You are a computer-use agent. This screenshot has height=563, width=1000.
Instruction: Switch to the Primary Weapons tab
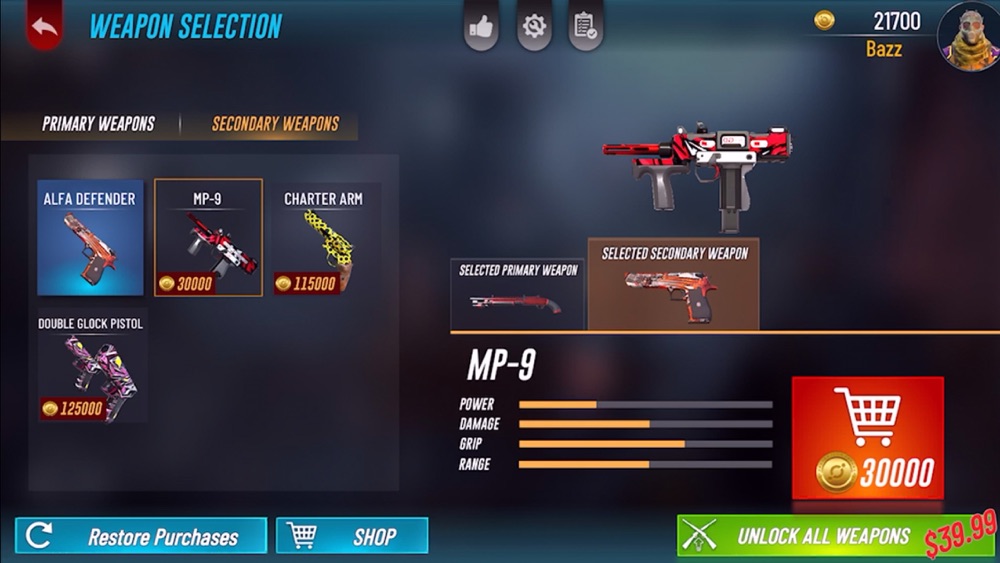[98, 124]
